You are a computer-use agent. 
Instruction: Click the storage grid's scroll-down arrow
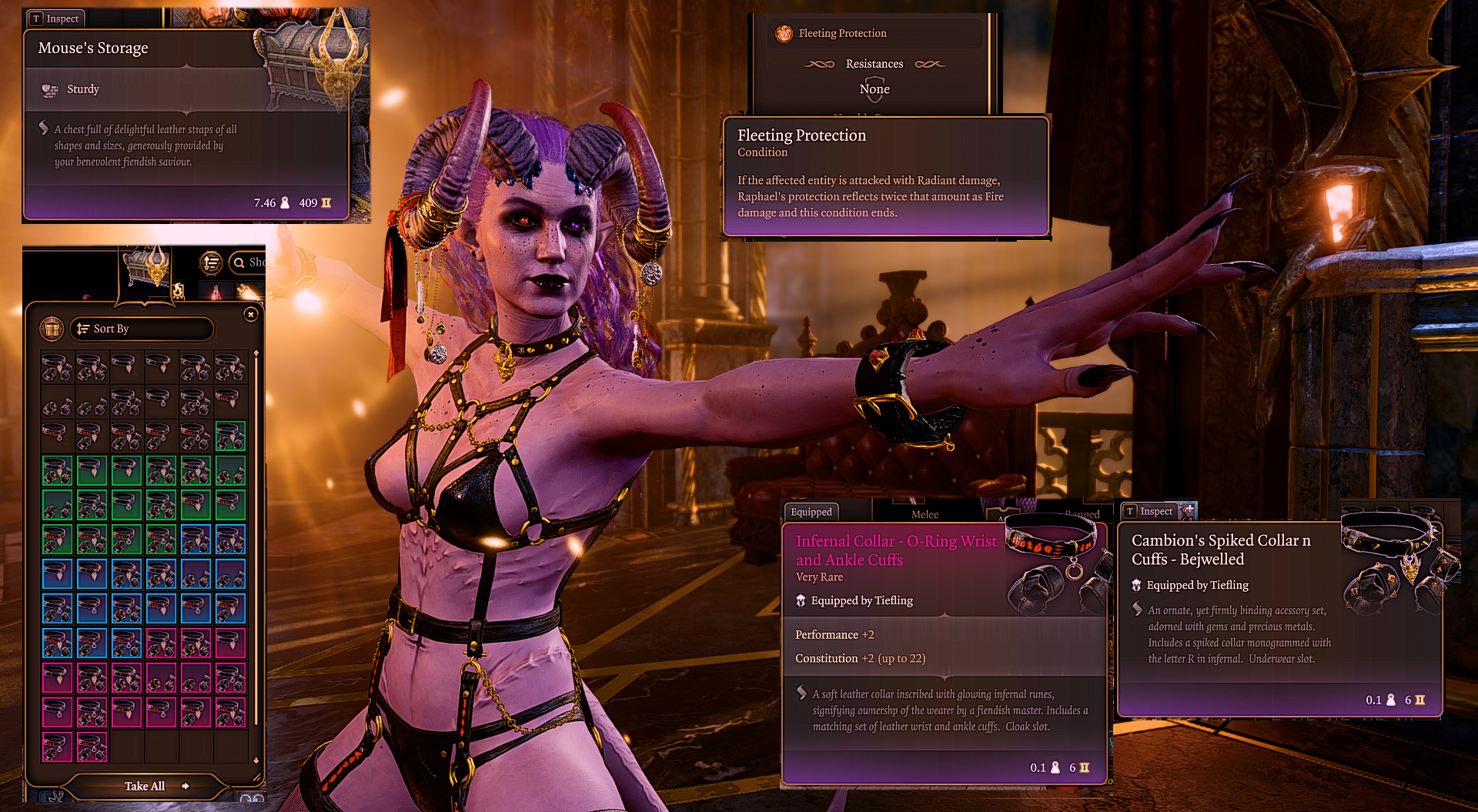[x=256, y=760]
